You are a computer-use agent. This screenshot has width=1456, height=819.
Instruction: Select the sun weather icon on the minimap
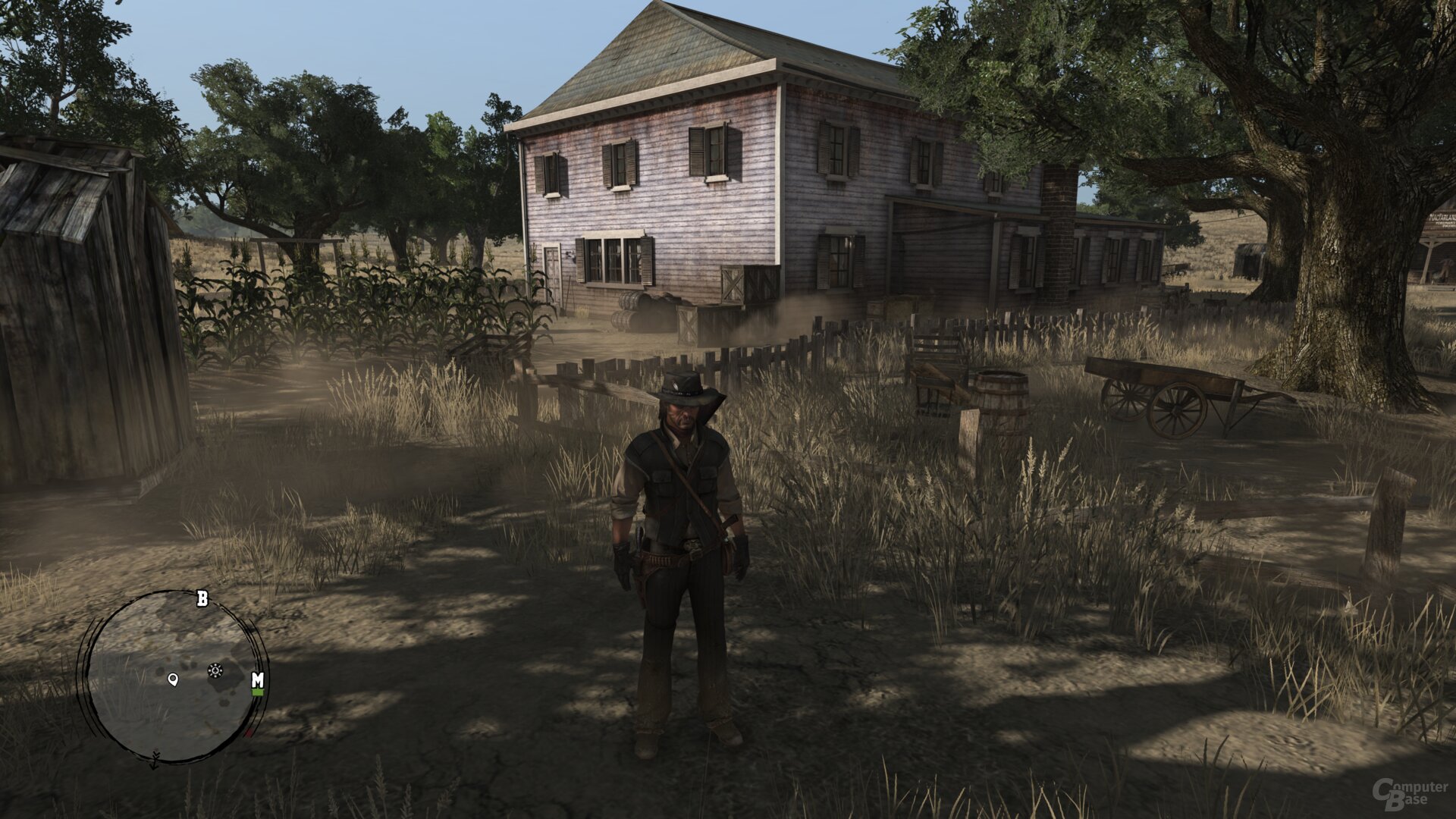pos(215,669)
